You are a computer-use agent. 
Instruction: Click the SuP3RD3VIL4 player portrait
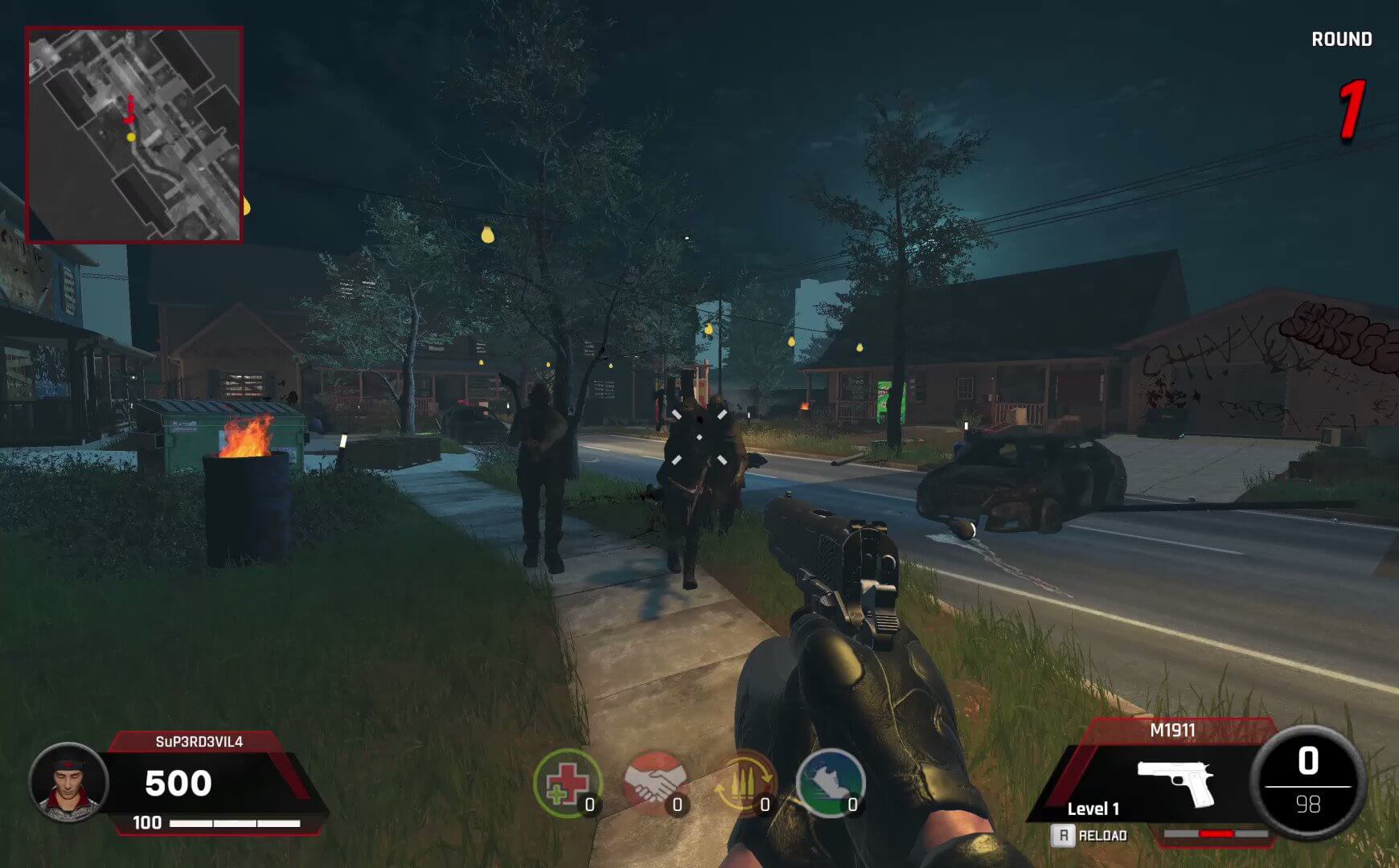point(68,782)
